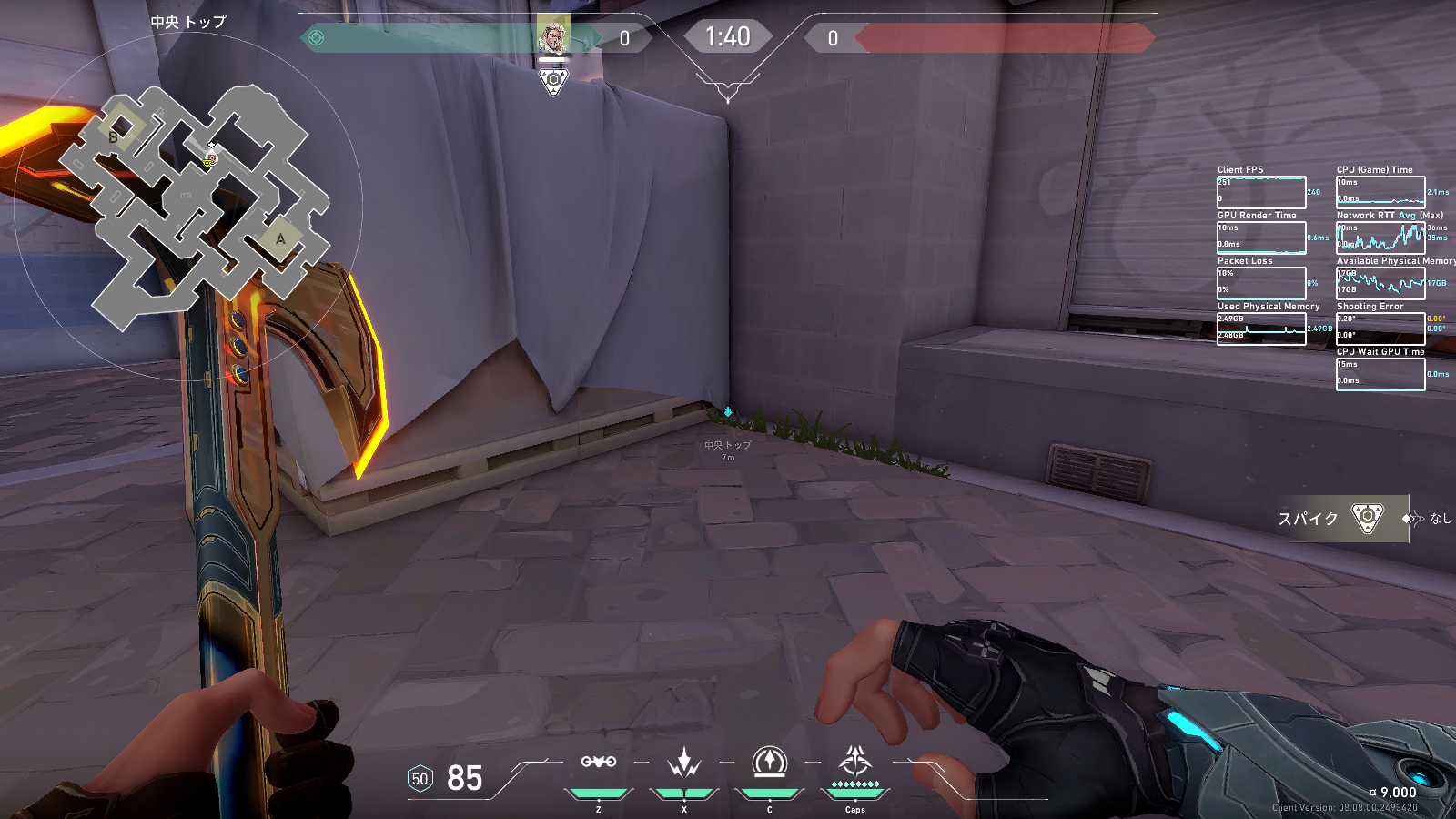Activate the Hunter's Fury ultimate
Screen dimensions: 1456x819
tap(854, 763)
